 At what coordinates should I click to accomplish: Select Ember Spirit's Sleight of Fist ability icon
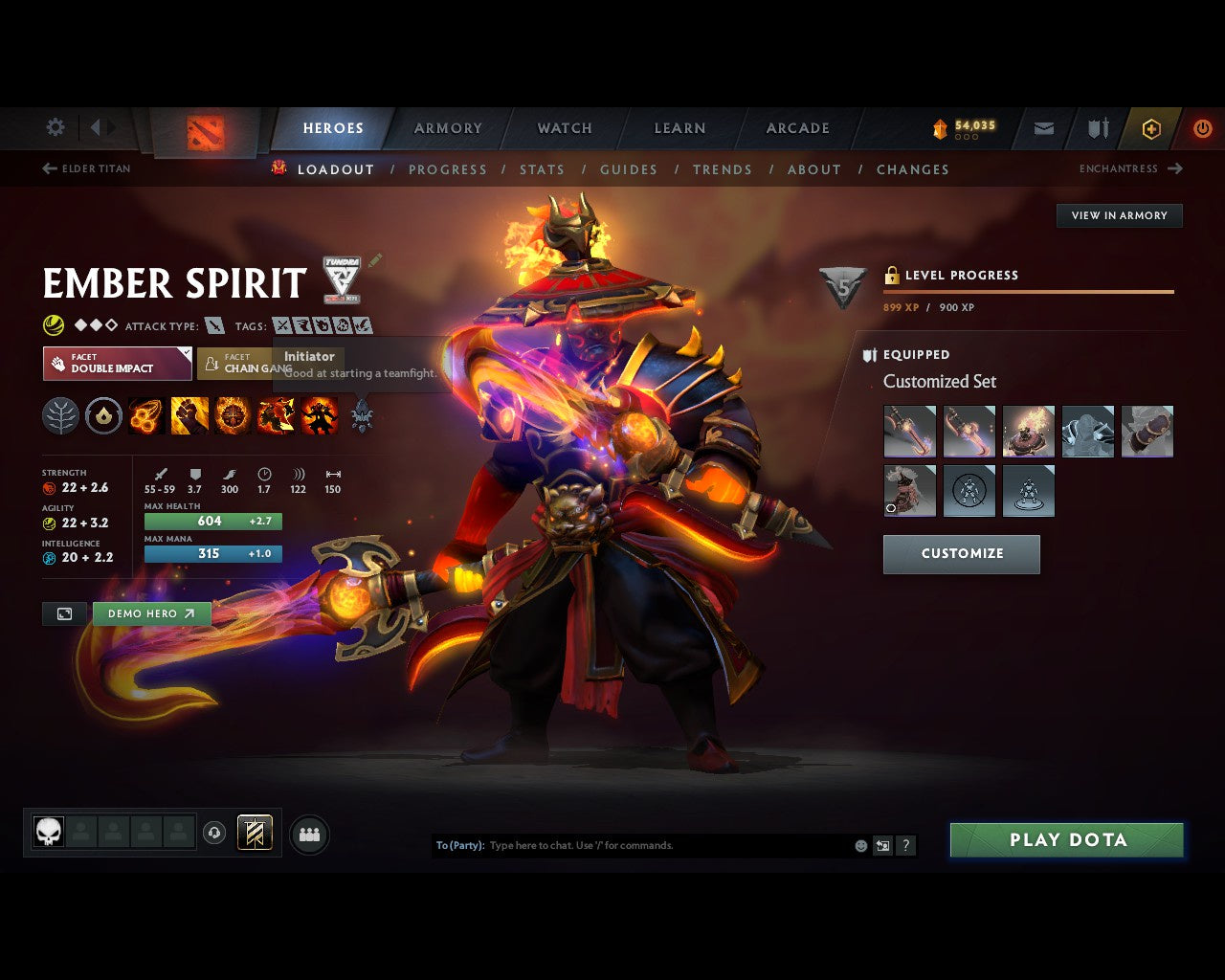coord(189,414)
